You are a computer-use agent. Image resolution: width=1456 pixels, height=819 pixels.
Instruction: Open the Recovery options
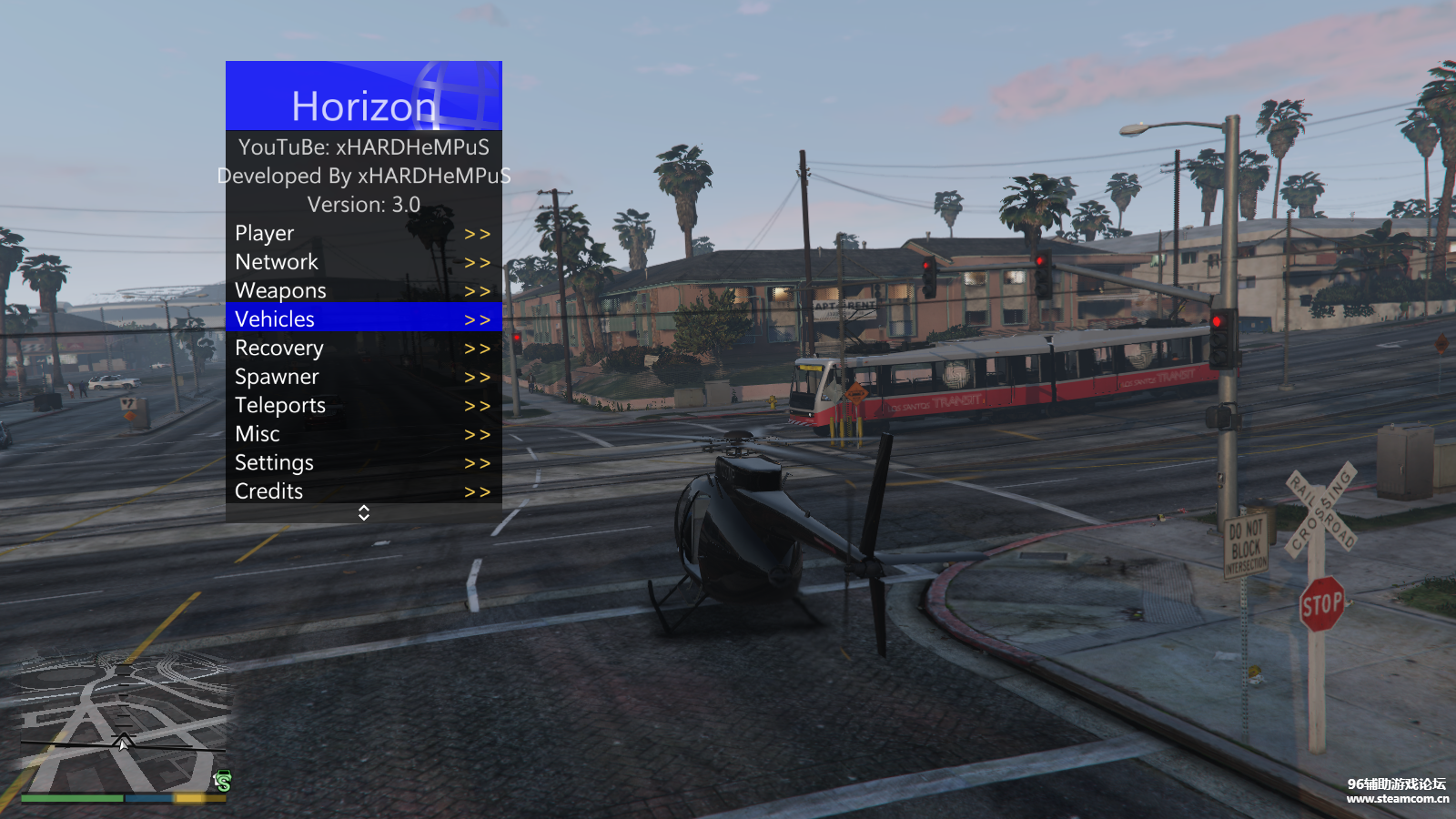pos(363,349)
